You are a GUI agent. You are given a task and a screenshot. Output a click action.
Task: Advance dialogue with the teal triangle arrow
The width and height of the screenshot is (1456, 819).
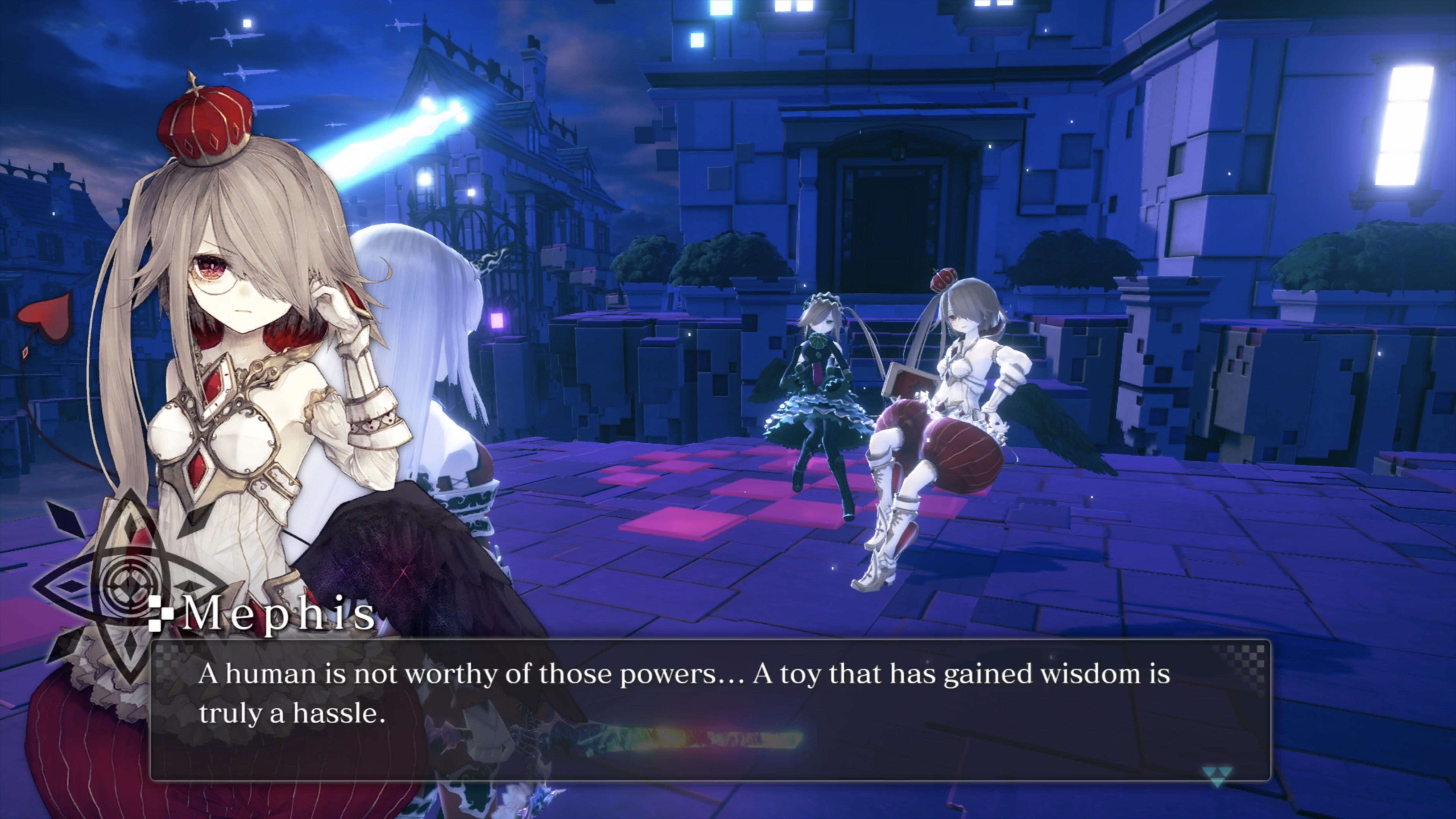[1215, 777]
